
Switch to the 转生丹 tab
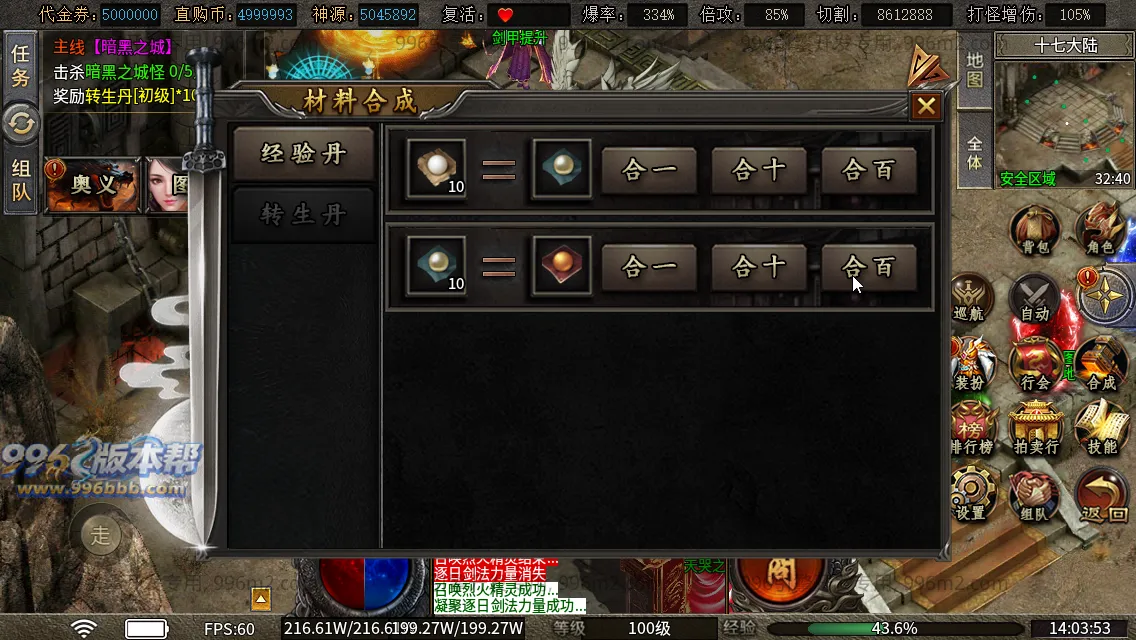(x=303, y=215)
